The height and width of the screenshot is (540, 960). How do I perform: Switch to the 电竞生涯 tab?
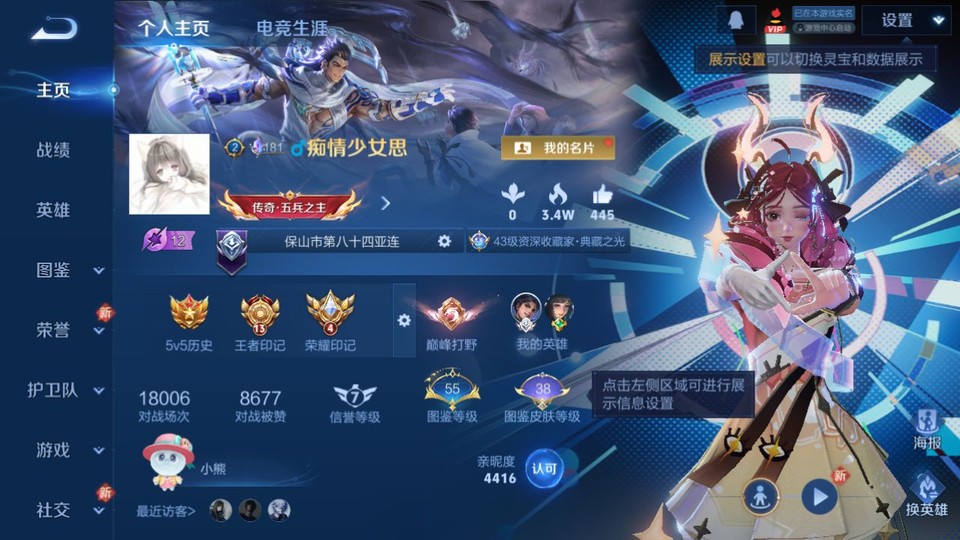click(291, 28)
